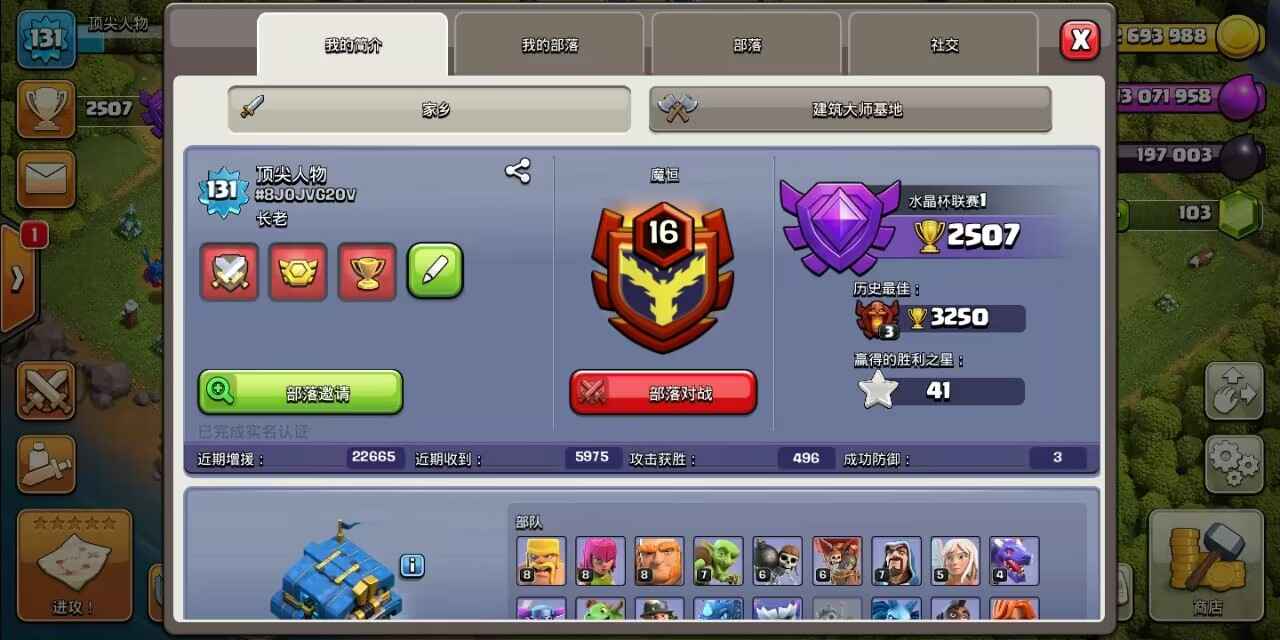Viewport: 1280px width, 640px height.
Task: Click the green 部落邀请 button
Action: [301, 392]
